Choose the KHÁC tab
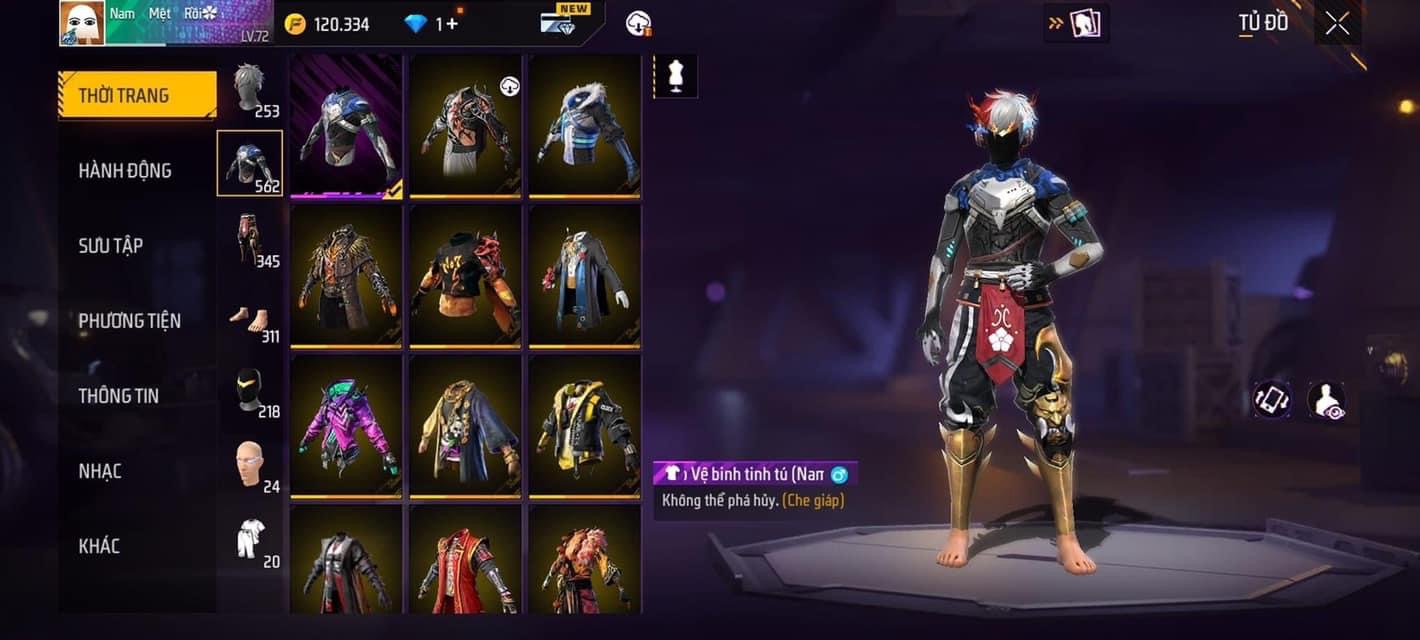 [x=99, y=546]
